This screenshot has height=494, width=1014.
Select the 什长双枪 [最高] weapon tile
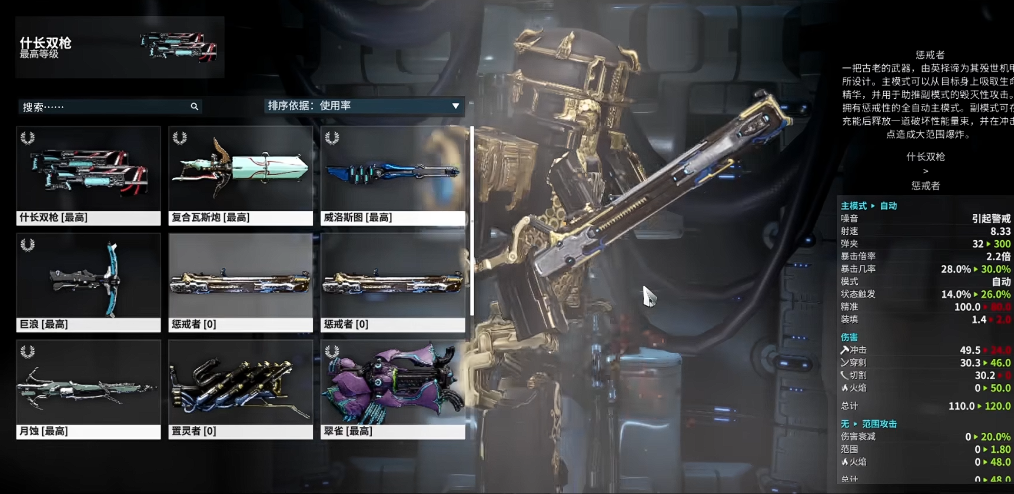pyautogui.click(x=88, y=174)
